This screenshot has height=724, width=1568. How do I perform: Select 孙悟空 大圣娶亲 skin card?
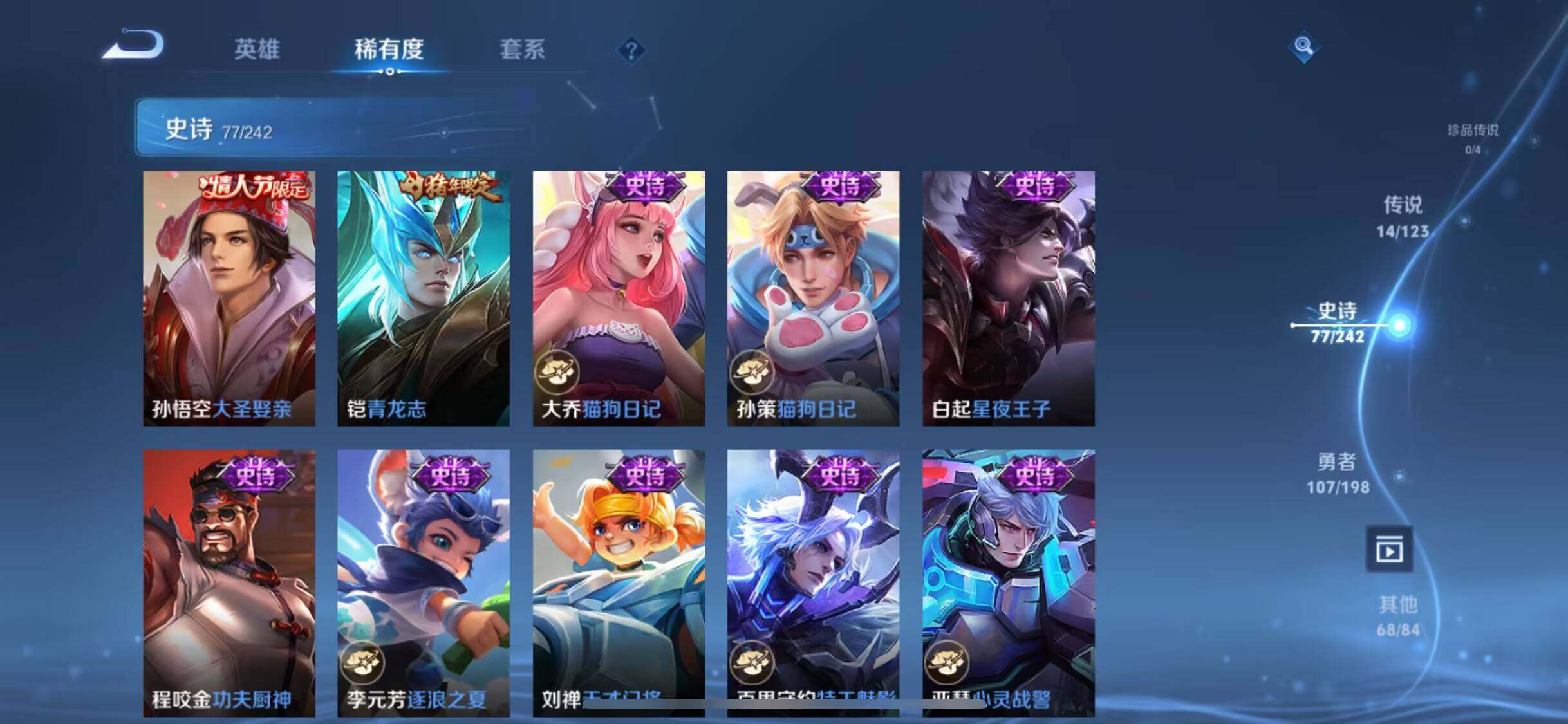(229, 298)
